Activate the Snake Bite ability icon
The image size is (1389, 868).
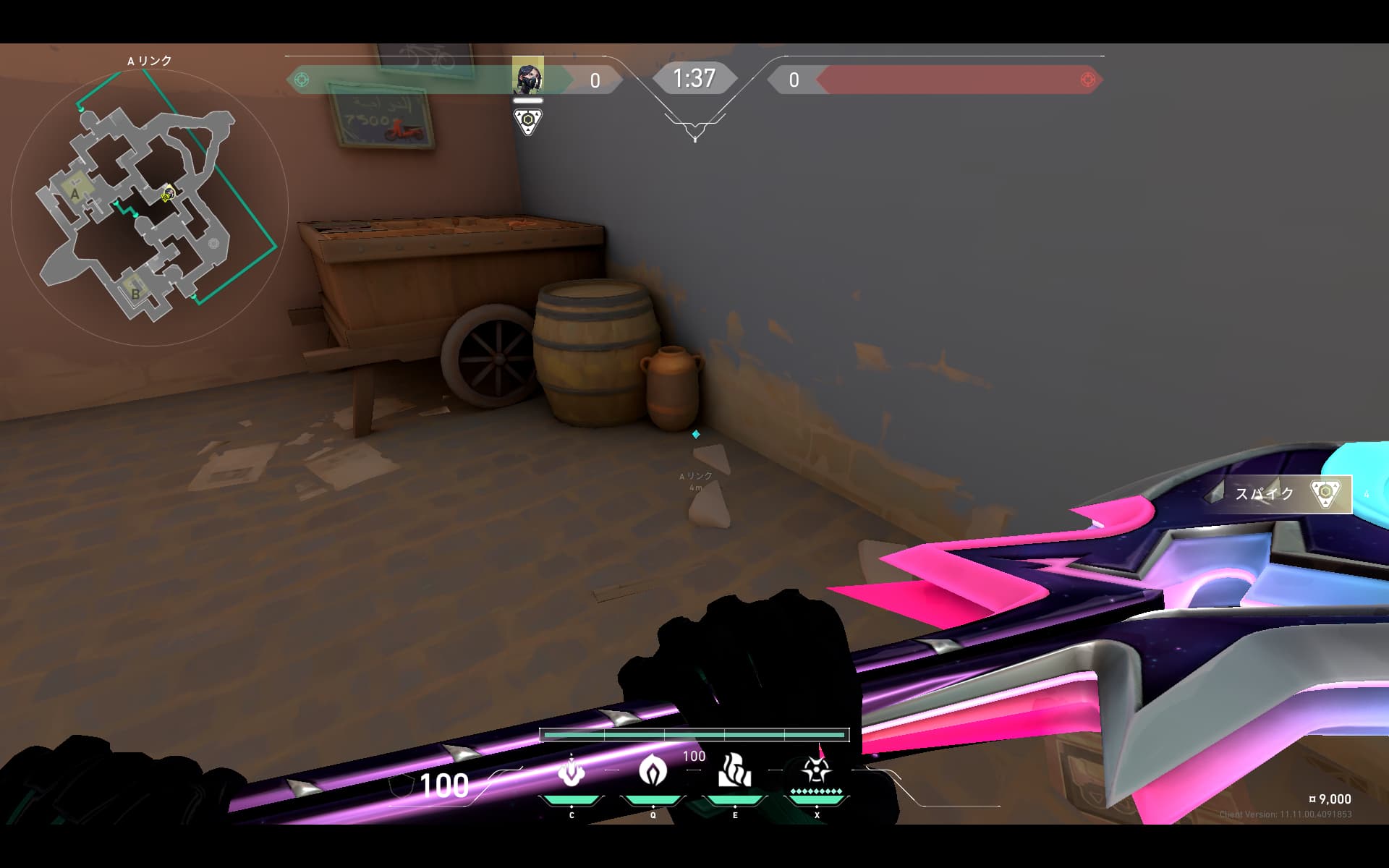click(x=572, y=771)
